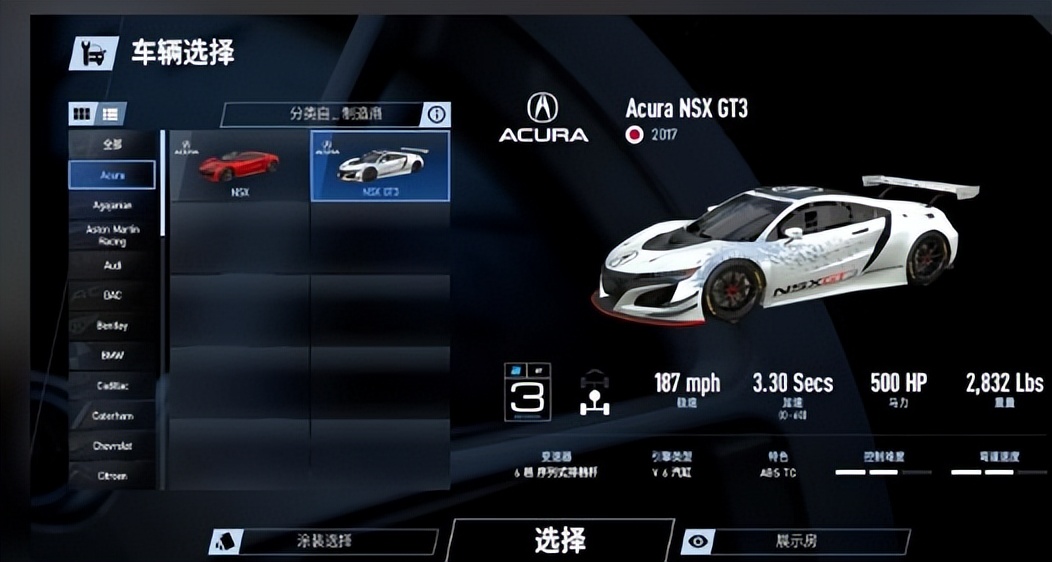
Task: Switch to list view layout
Action: [x=109, y=114]
